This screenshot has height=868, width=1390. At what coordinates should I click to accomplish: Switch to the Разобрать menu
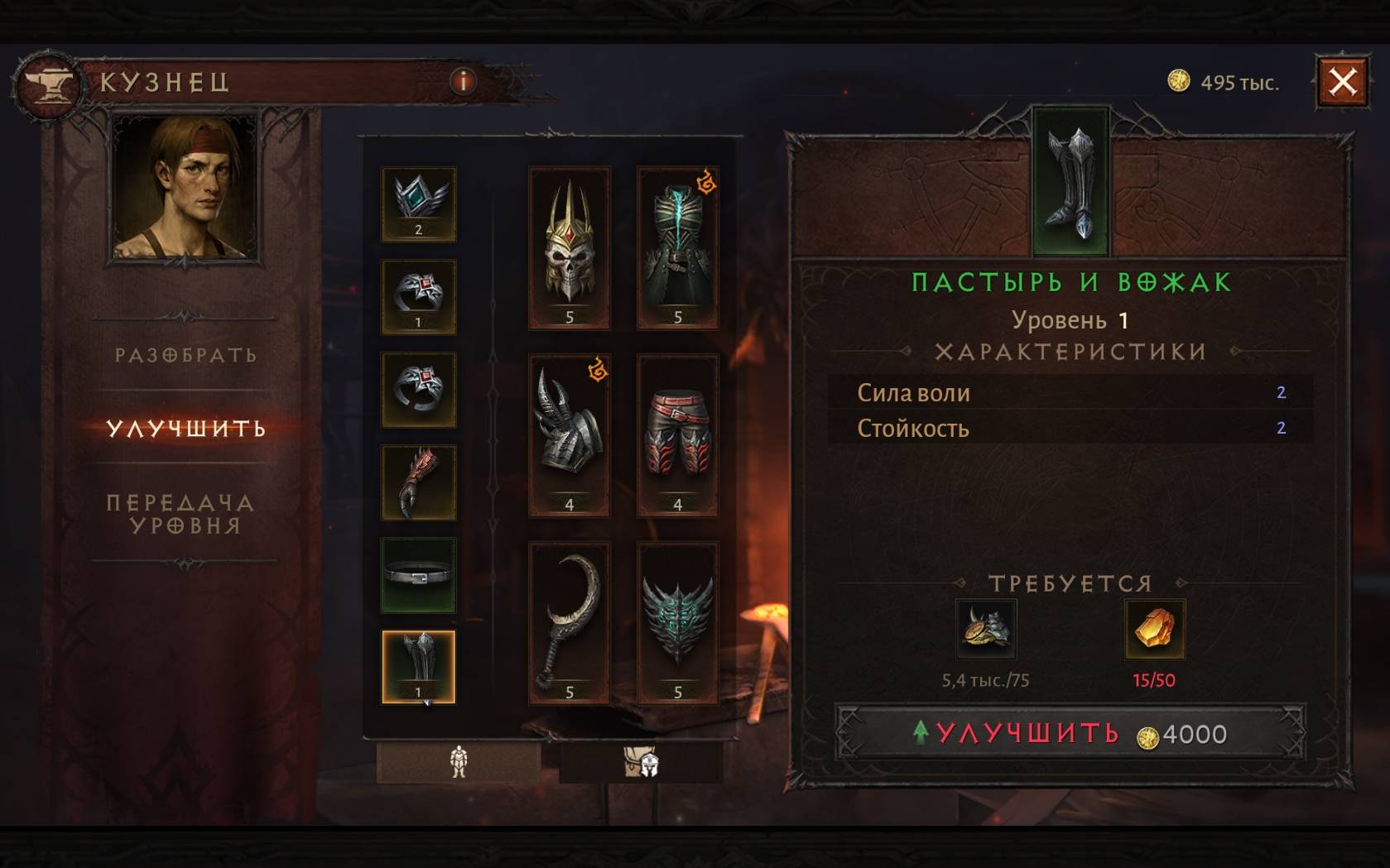pos(185,355)
